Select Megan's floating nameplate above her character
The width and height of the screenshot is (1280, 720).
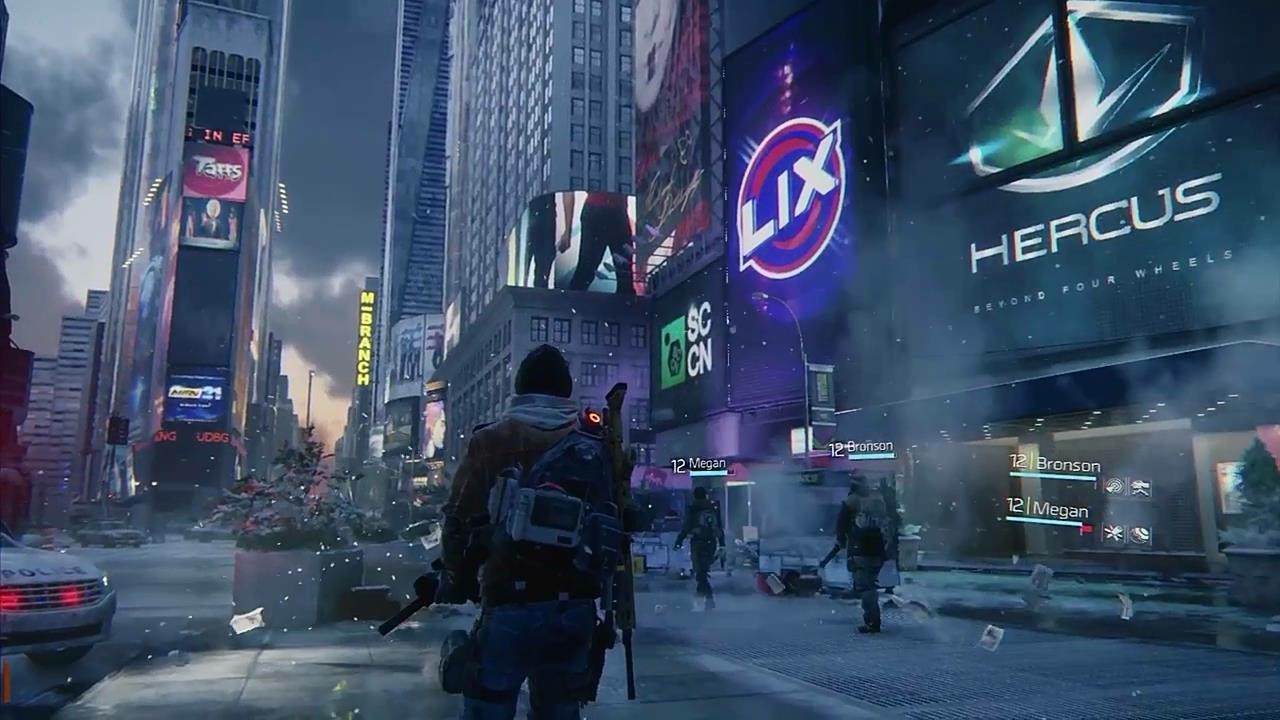tap(700, 463)
